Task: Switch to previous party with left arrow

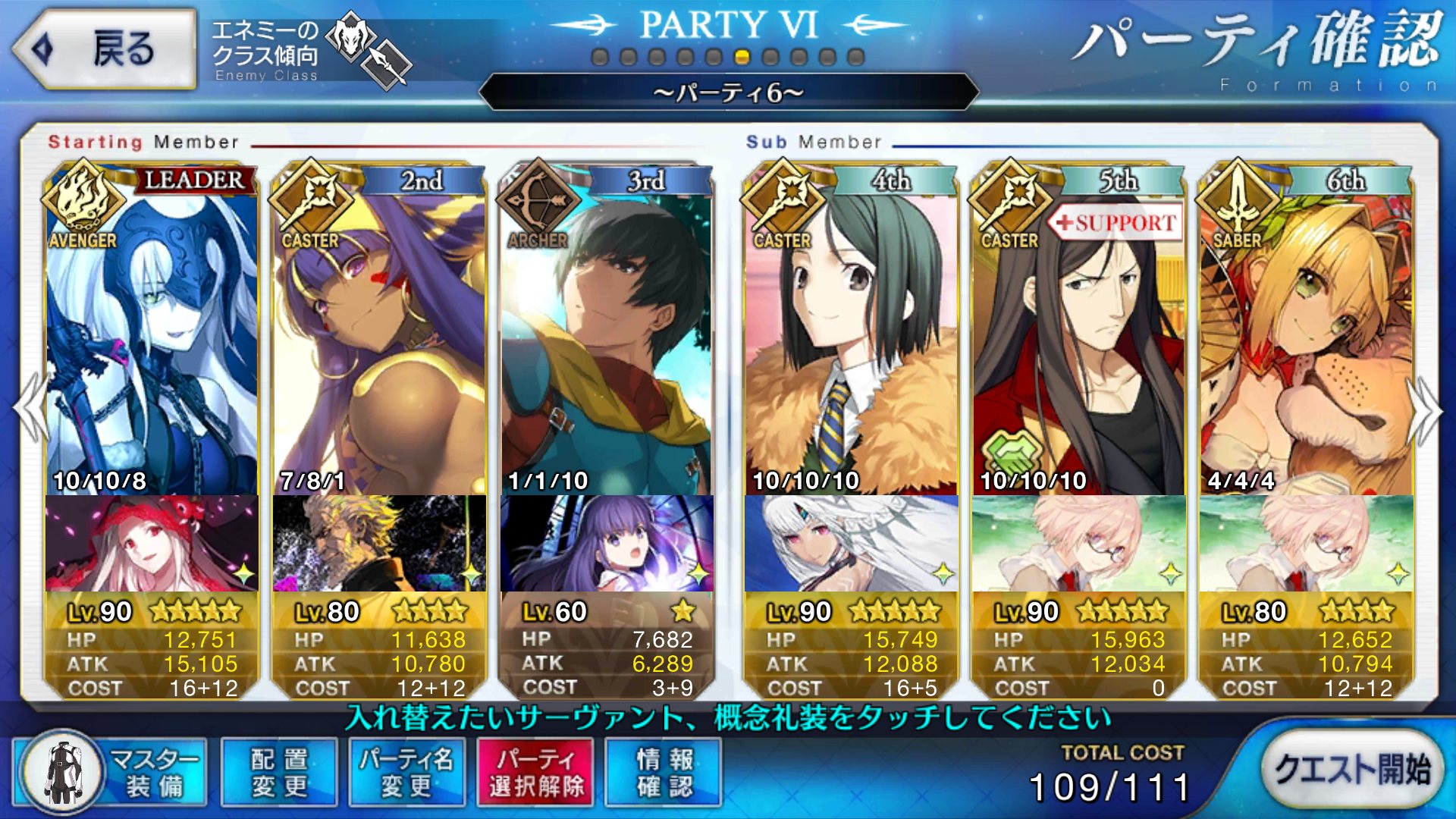Action: (x=30, y=409)
